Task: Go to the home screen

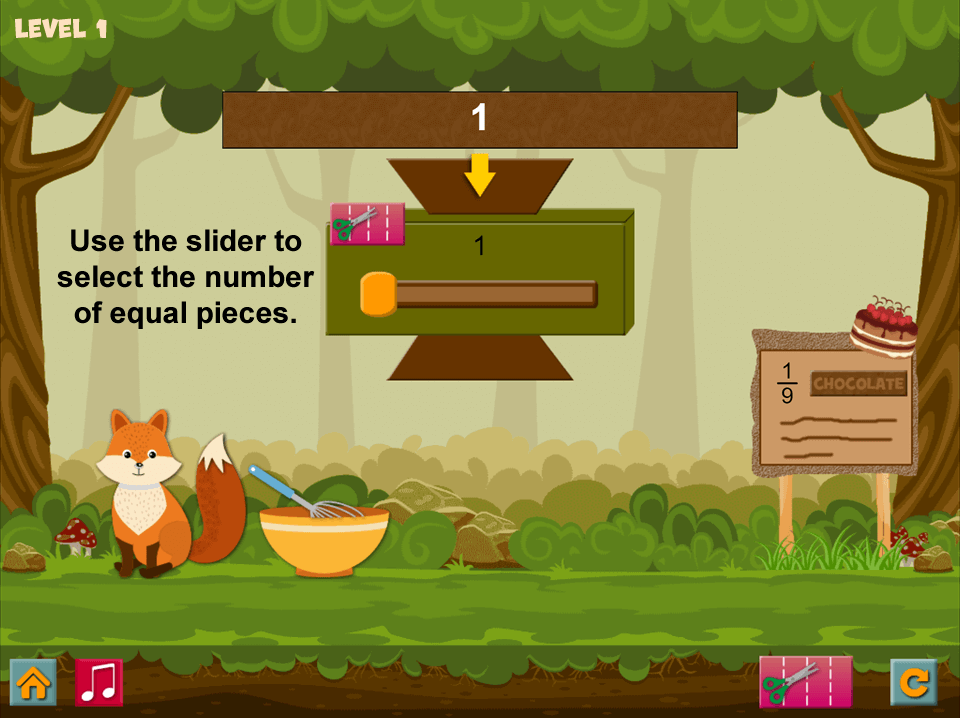Action: 33,683
